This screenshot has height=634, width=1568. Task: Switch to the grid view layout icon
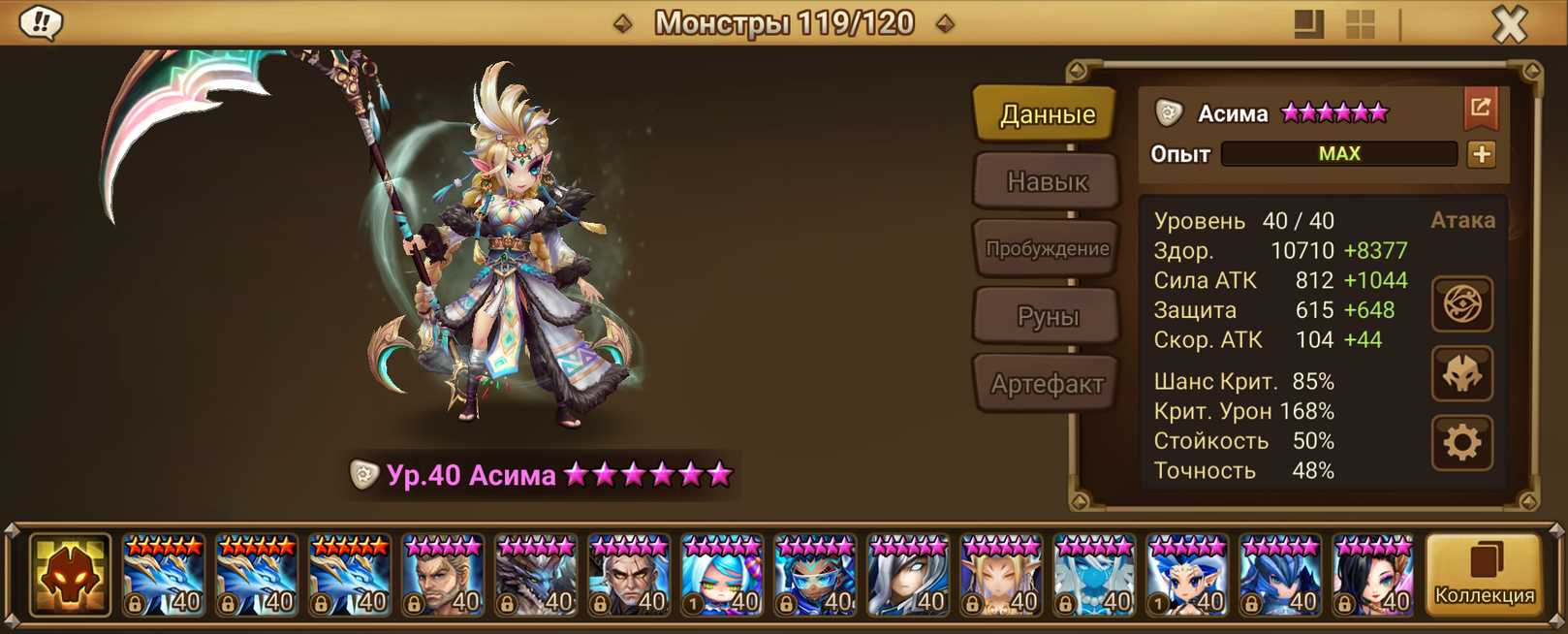coord(1361,24)
